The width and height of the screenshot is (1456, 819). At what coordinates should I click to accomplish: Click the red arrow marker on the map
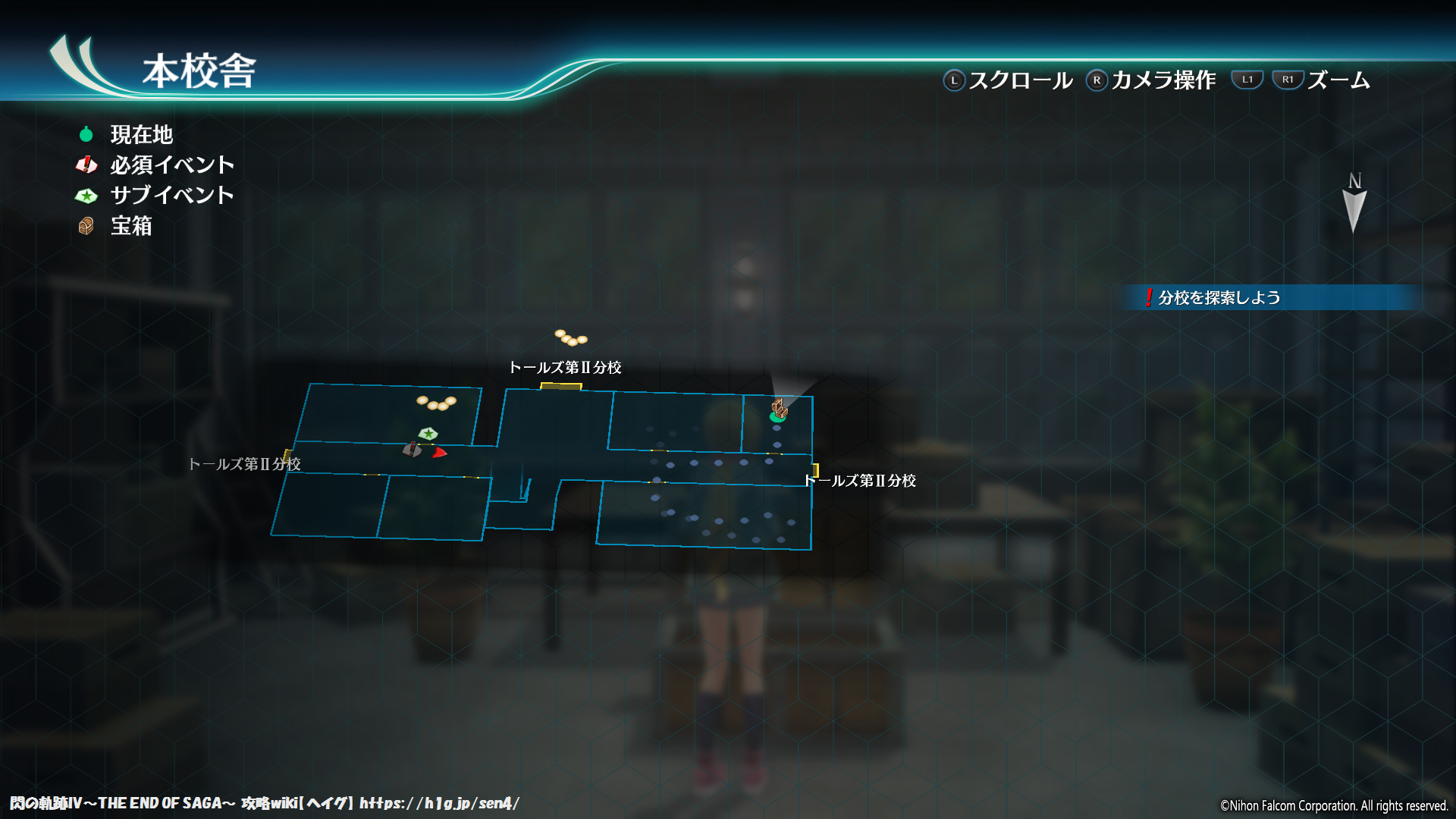pyautogui.click(x=439, y=453)
